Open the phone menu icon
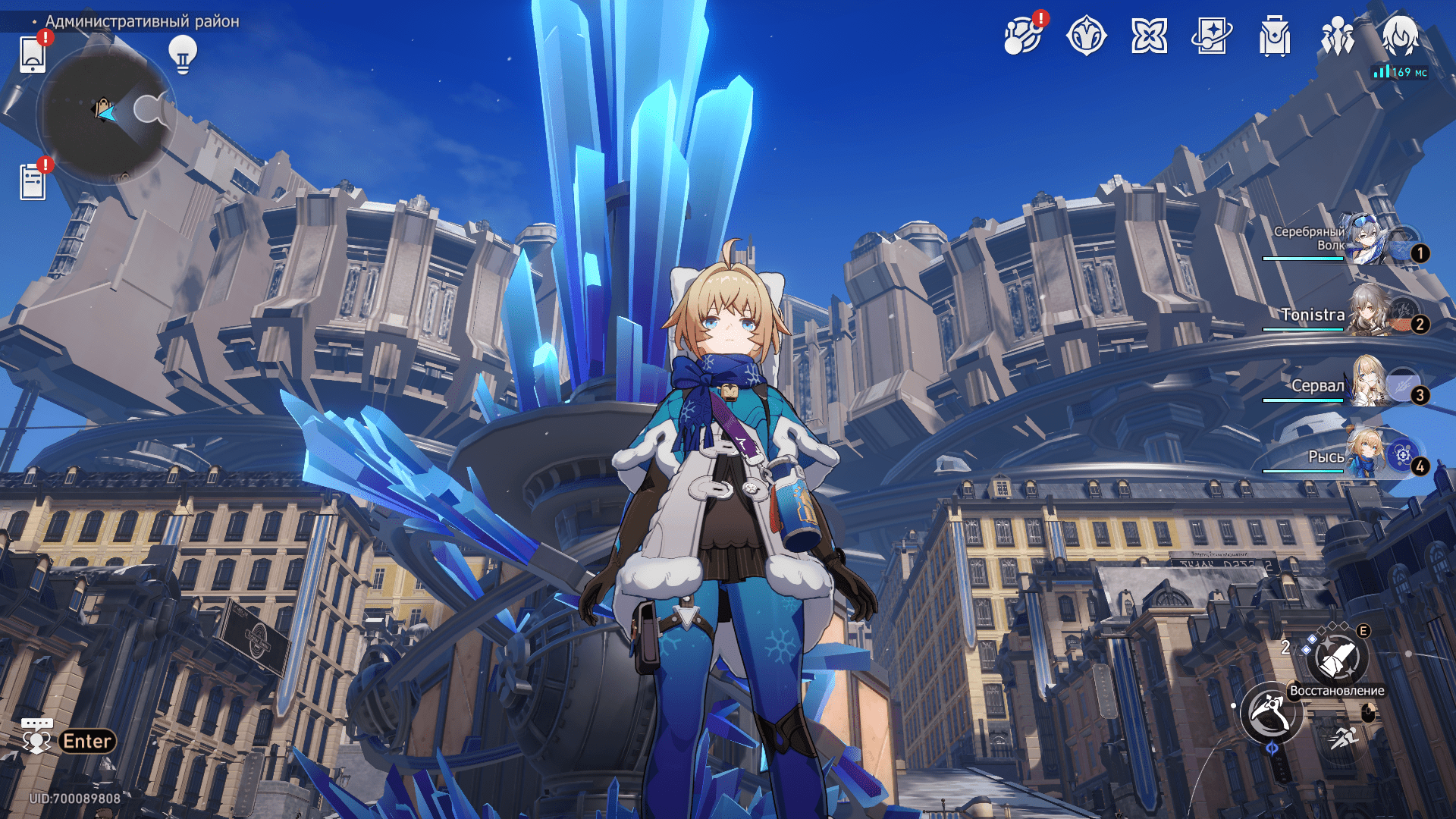Screen dimensions: 1456x819 point(33,54)
